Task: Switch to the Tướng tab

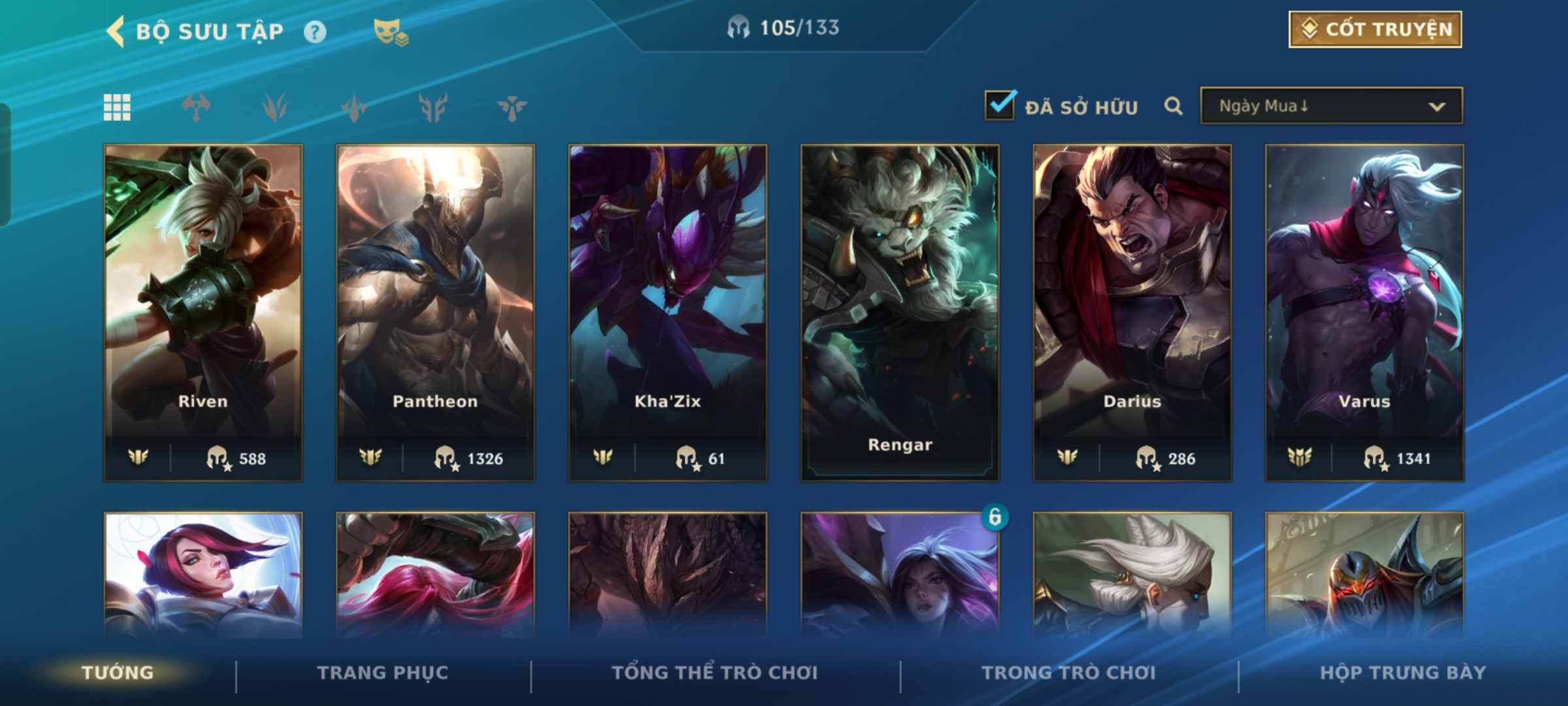Action: click(118, 673)
